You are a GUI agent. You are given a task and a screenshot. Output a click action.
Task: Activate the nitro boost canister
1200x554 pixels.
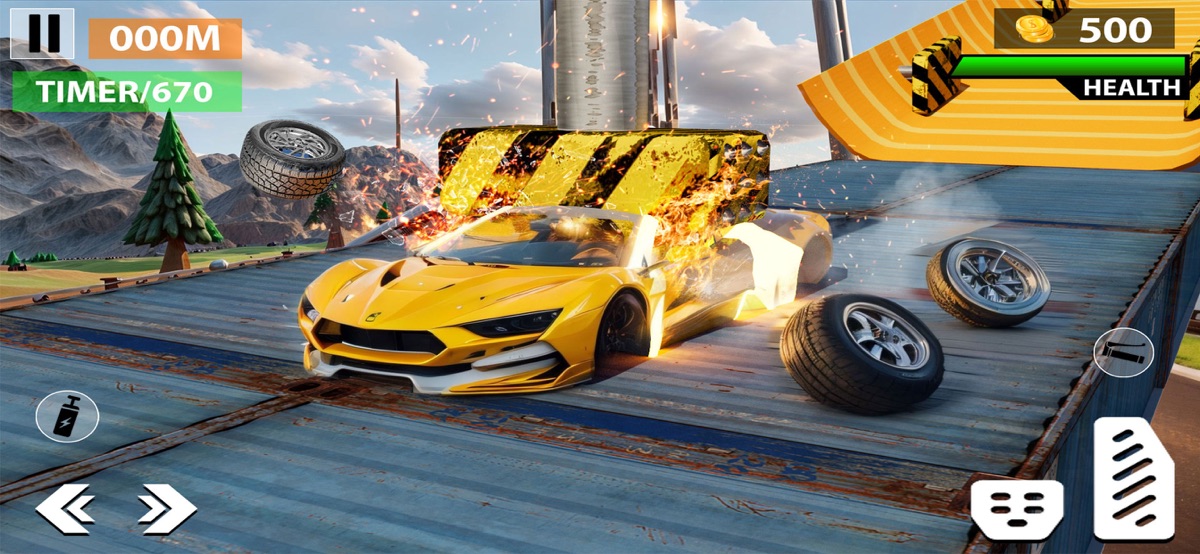pos(67,416)
